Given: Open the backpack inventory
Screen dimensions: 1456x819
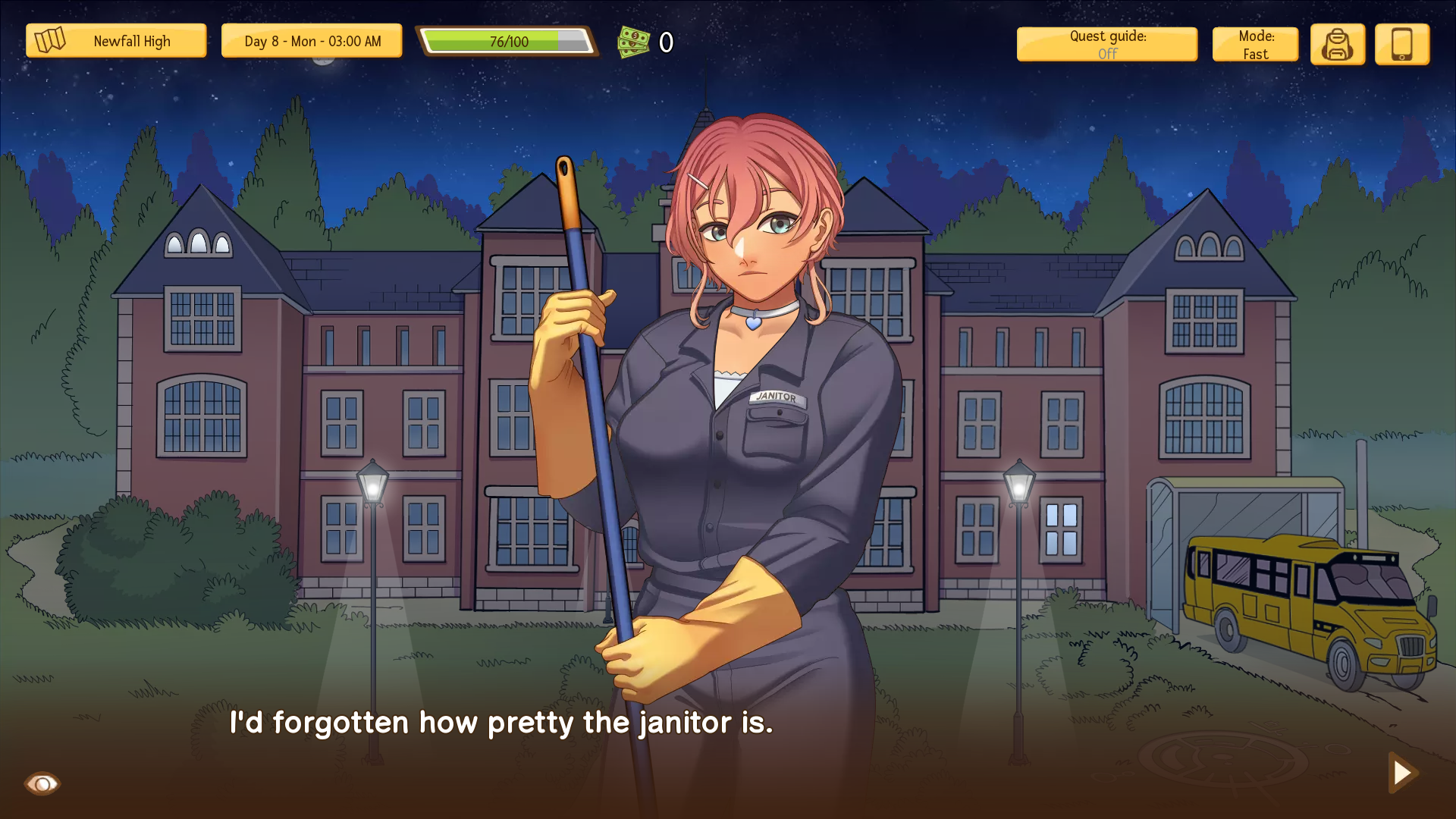Looking at the screenshot, I should (x=1337, y=45).
